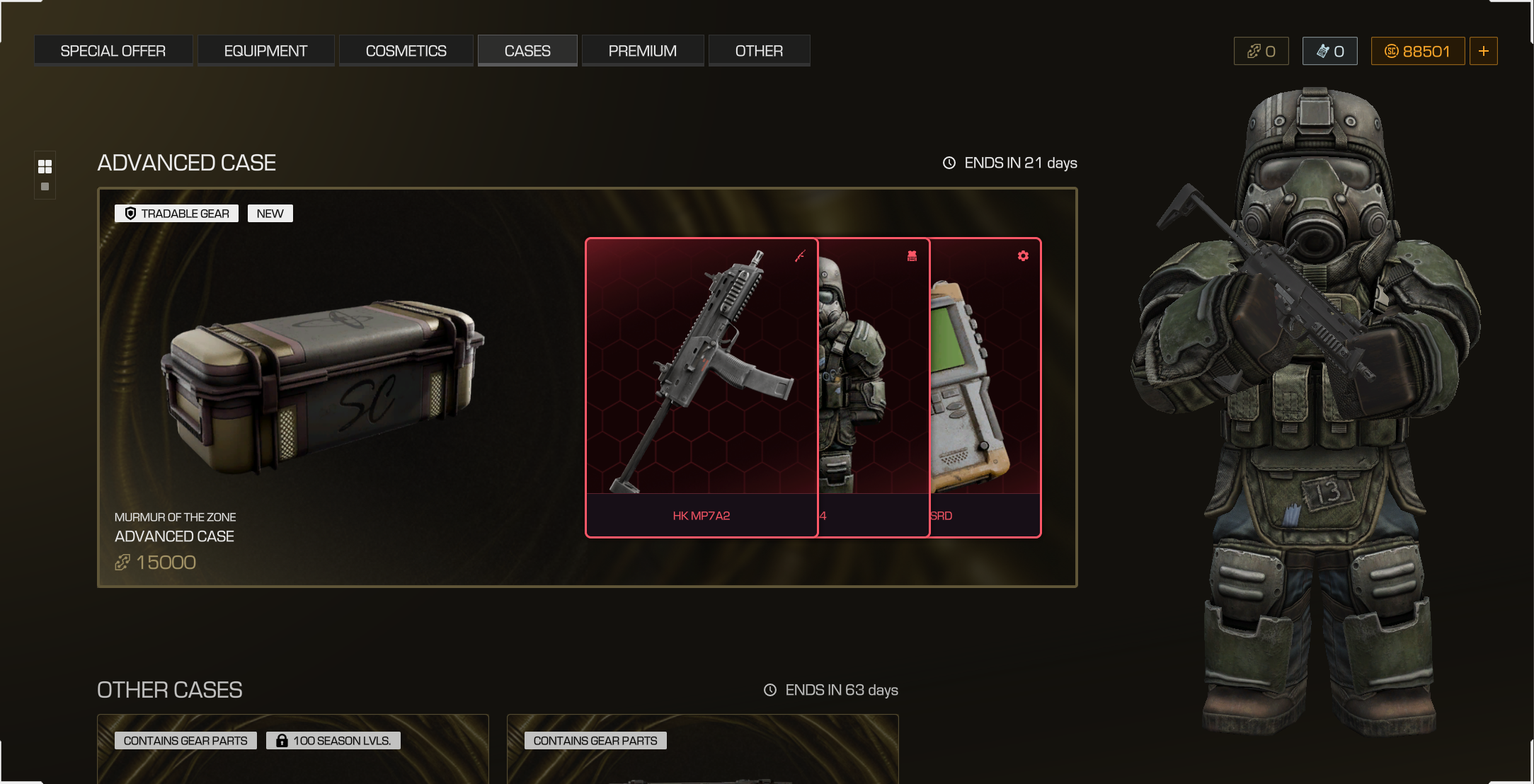Screen dimensions: 1534x784
Task: Go to the Cosmetics tab
Action: click(406, 51)
